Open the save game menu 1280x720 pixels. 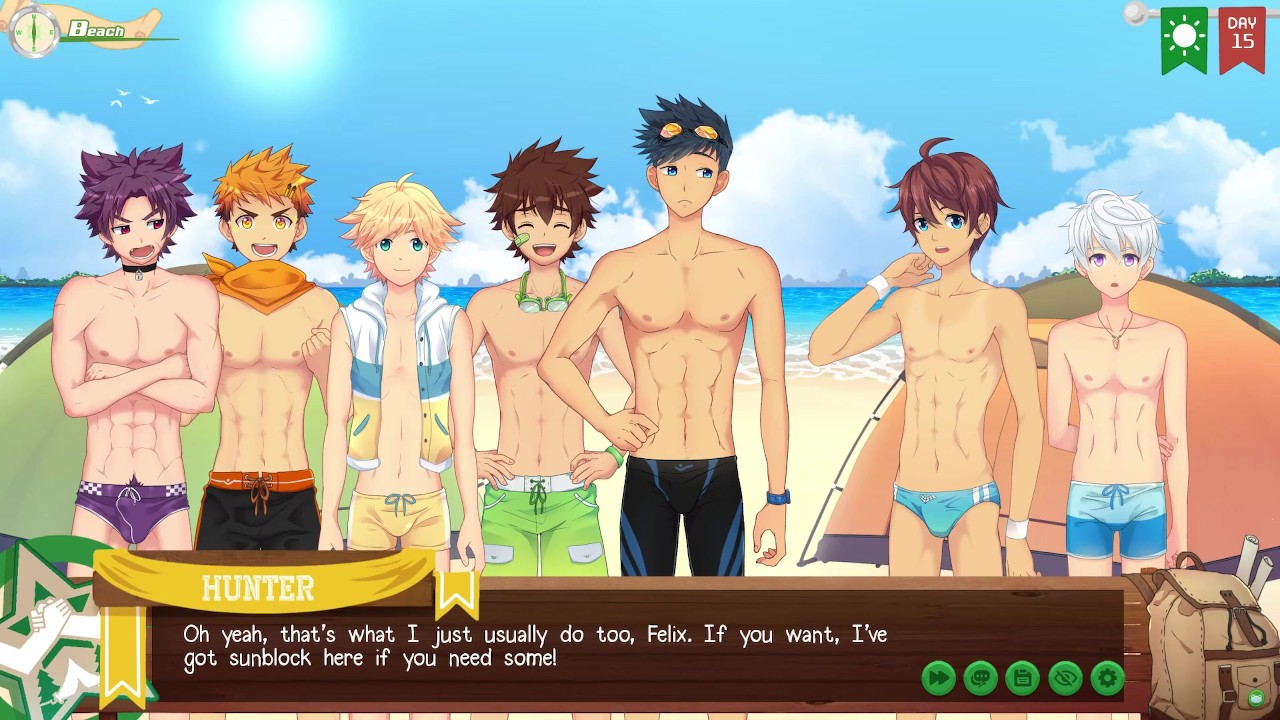click(x=1022, y=678)
